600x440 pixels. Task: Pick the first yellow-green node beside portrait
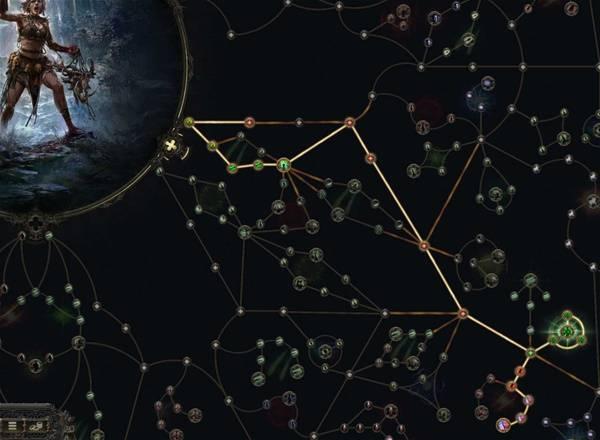click(189, 122)
